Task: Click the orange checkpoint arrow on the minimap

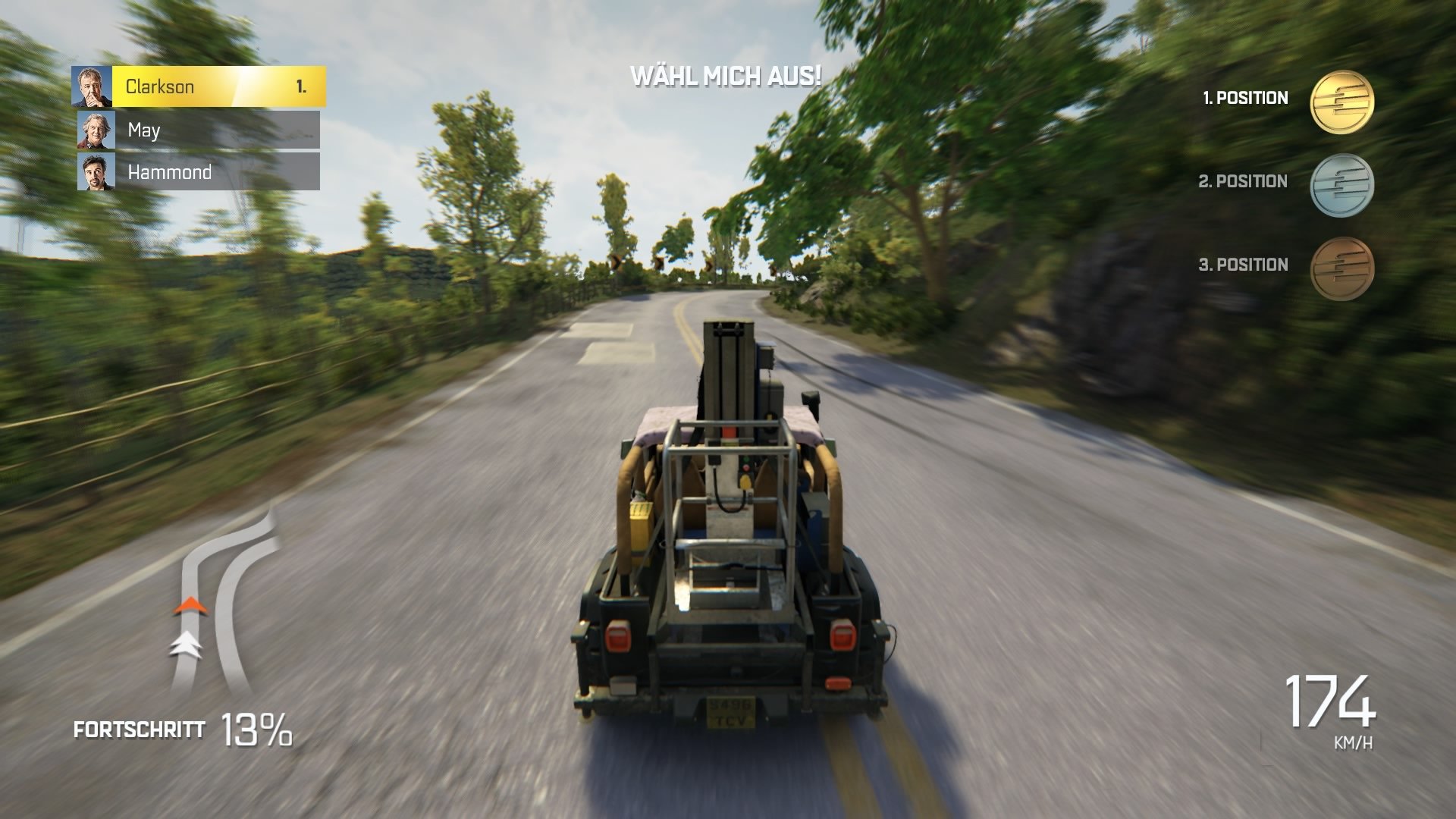Action: click(190, 607)
